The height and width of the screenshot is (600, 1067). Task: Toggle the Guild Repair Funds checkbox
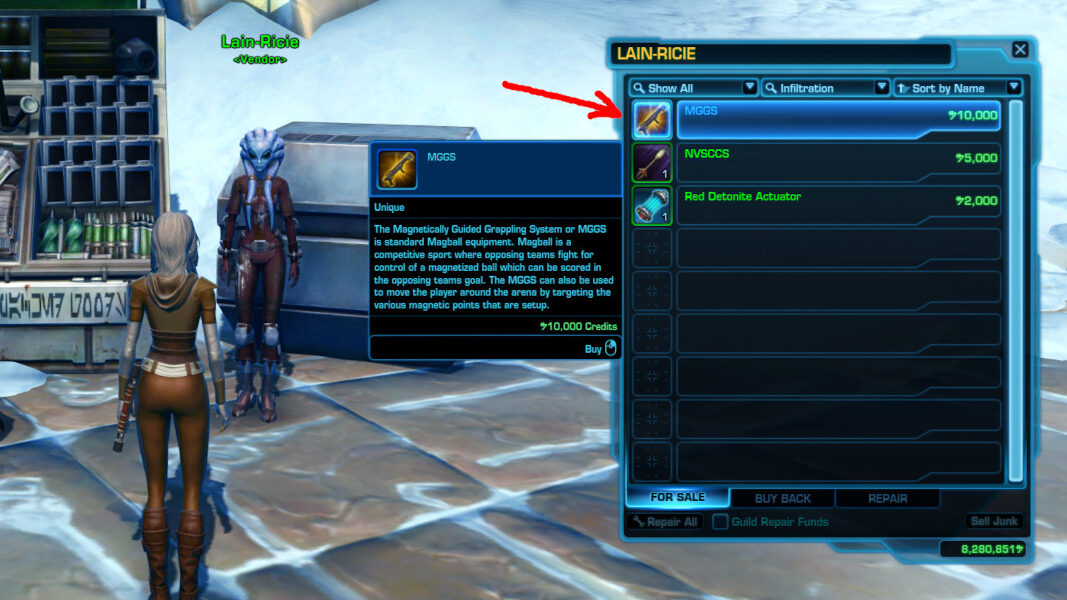[719, 522]
